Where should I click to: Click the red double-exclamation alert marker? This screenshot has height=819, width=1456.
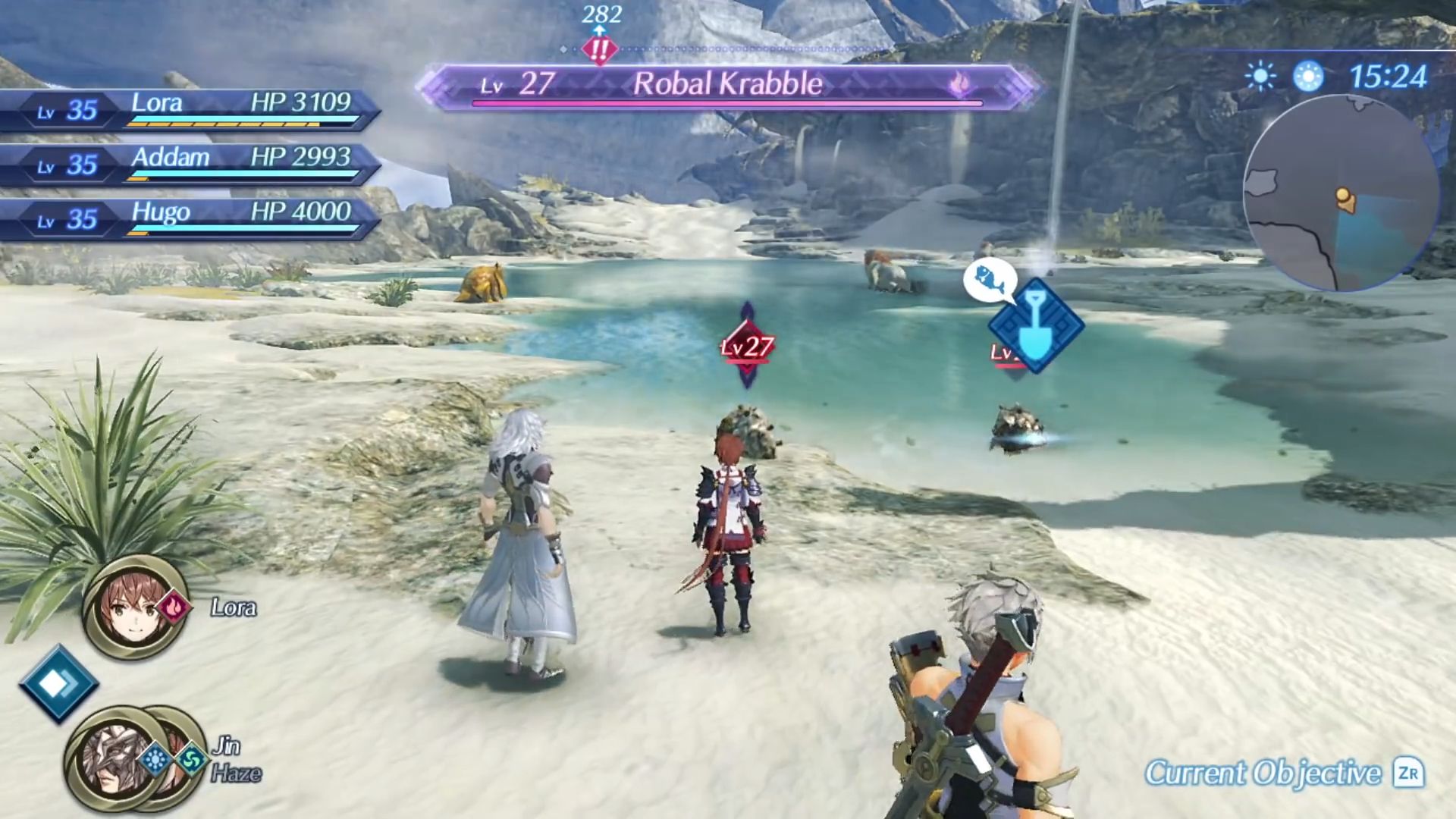[x=600, y=51]
